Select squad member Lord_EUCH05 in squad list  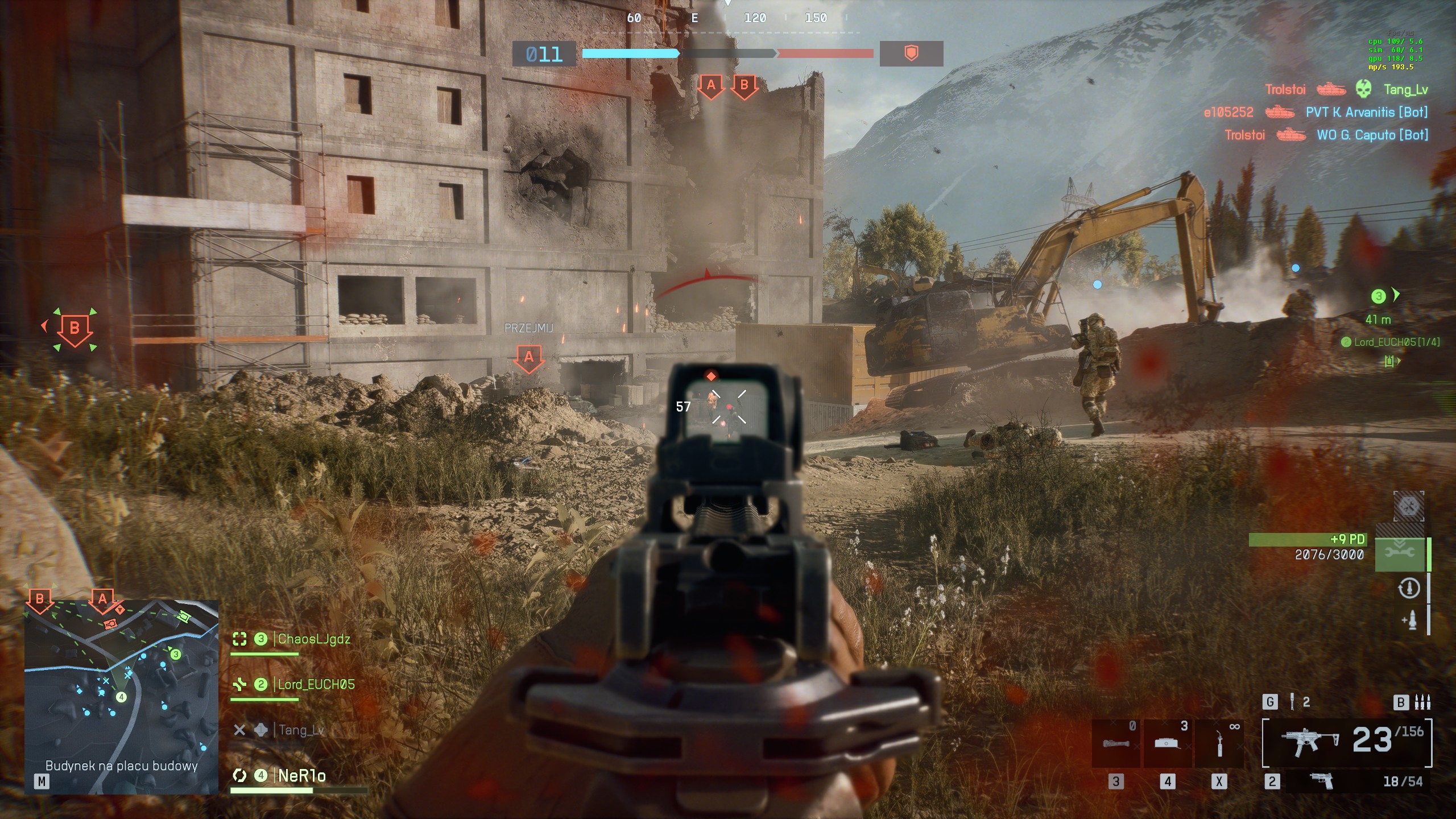(316, 684)
